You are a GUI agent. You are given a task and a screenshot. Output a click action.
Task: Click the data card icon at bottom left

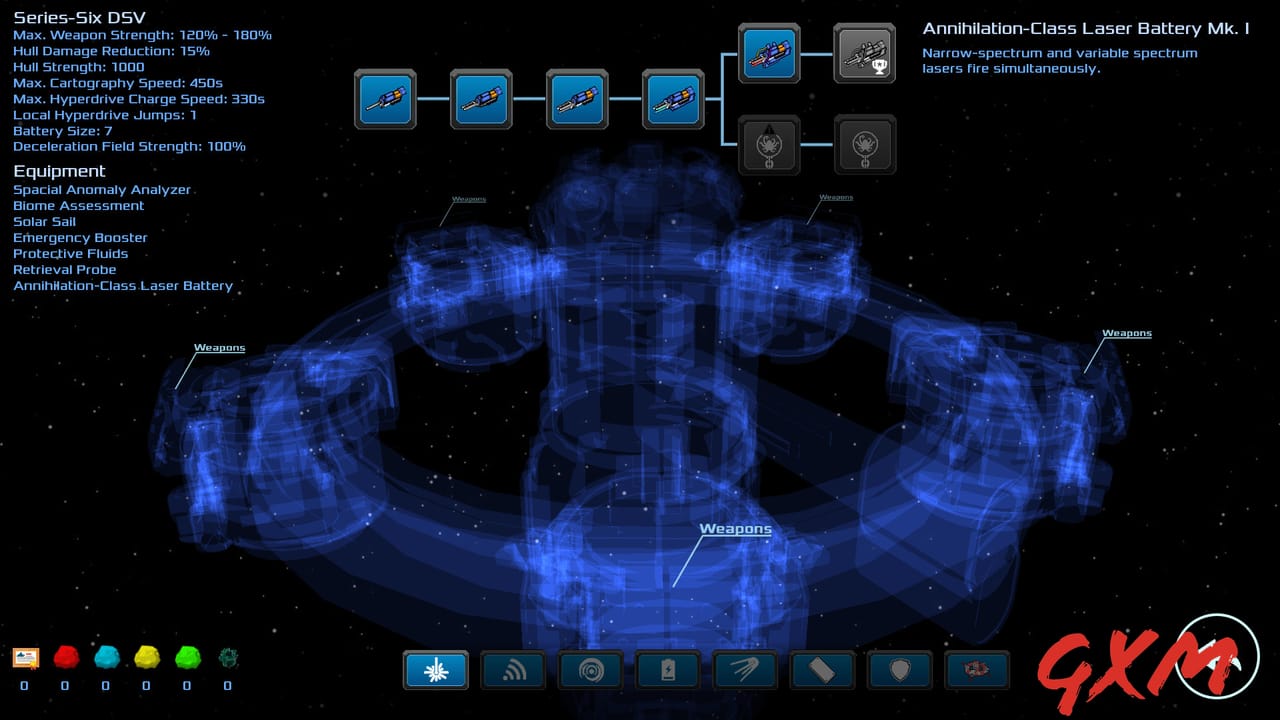point(26,658)
